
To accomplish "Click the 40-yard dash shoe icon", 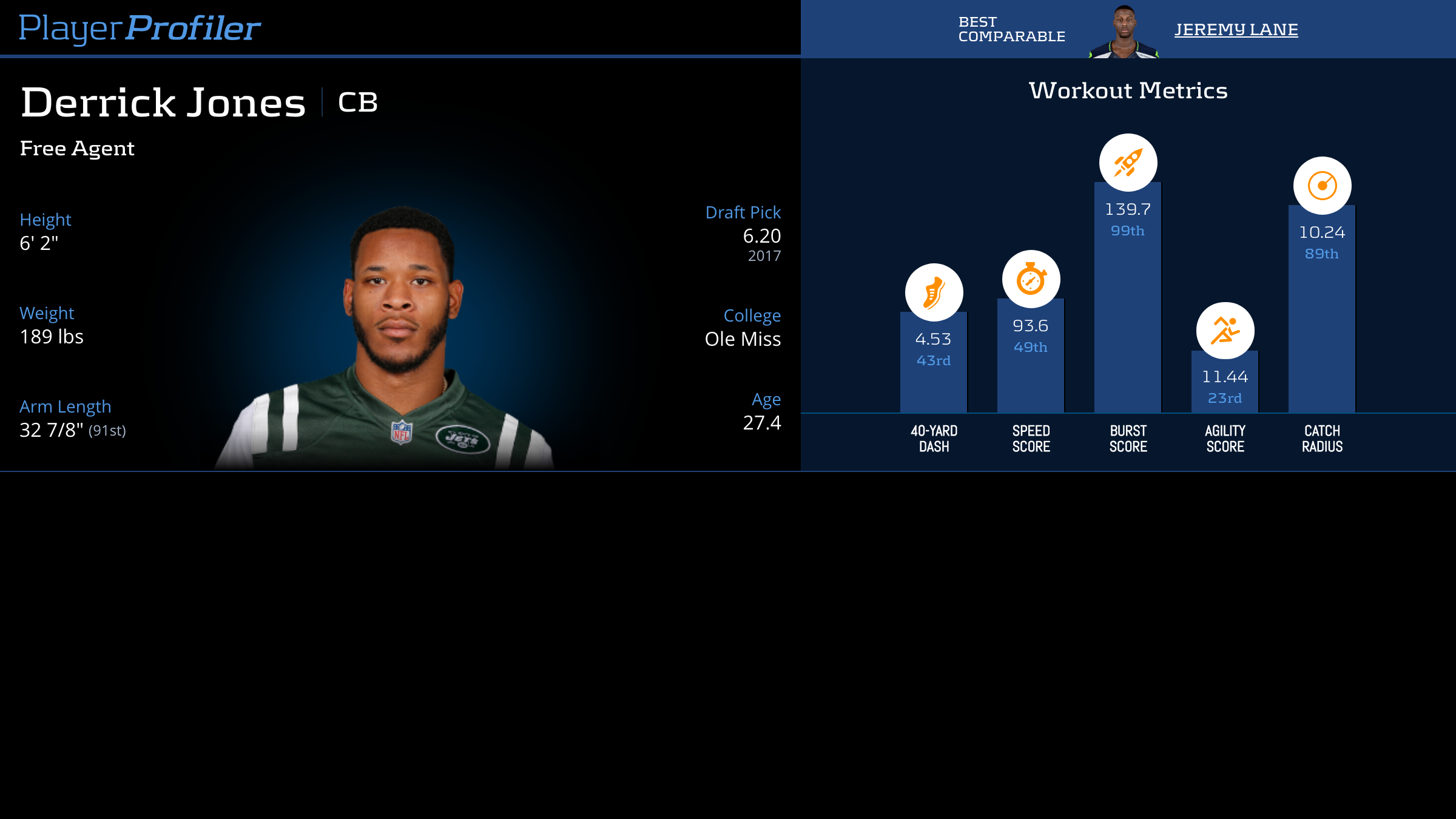I will coord(934,292).
